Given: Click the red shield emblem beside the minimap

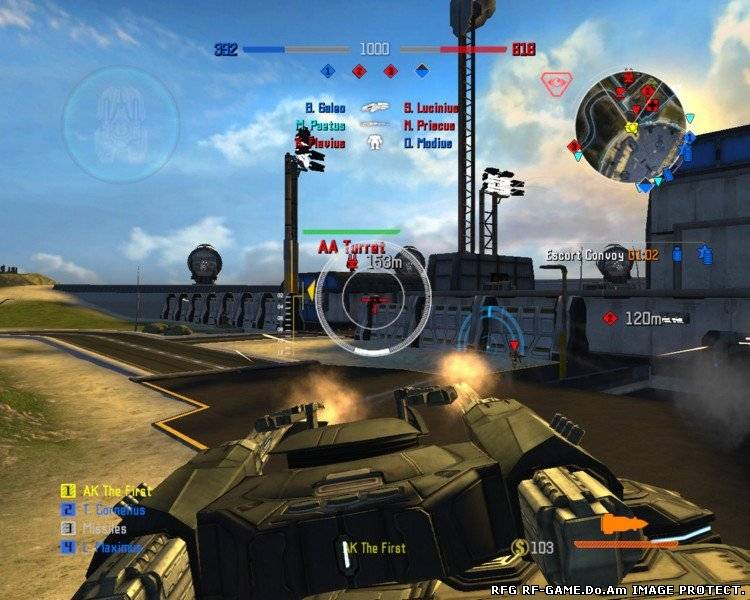Looking at the screenshot, I should (x=553, y=83).
